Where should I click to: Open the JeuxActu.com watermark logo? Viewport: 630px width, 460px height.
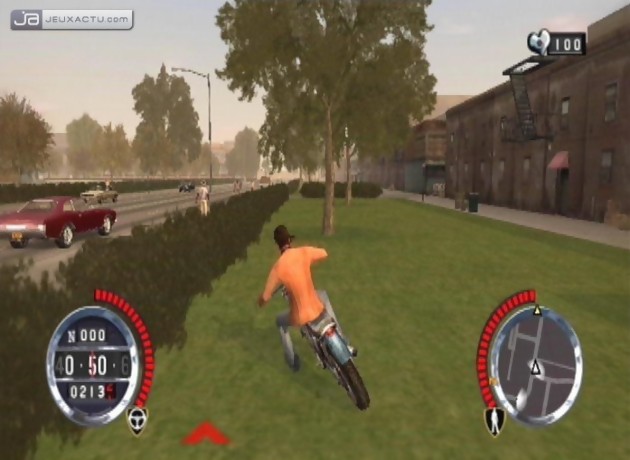(71, 19)
